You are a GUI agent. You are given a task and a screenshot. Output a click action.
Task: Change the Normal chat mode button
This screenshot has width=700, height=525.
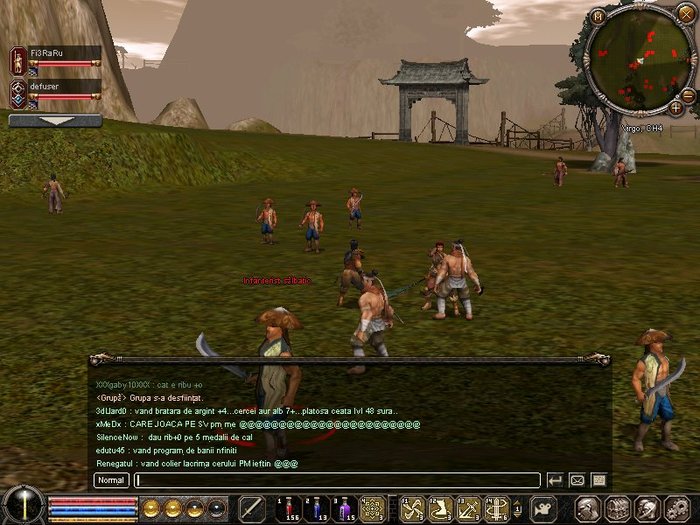tap(111, 481)
